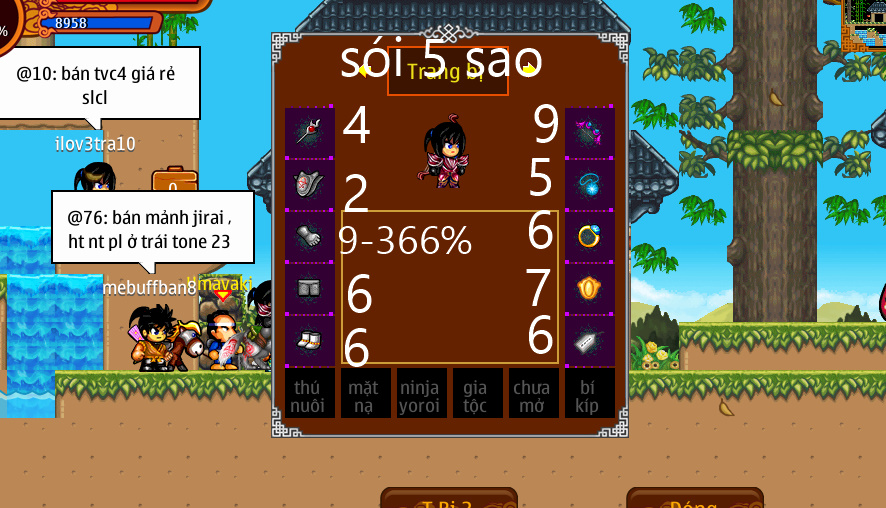Select the orange jade charm slot

[590, 288]
